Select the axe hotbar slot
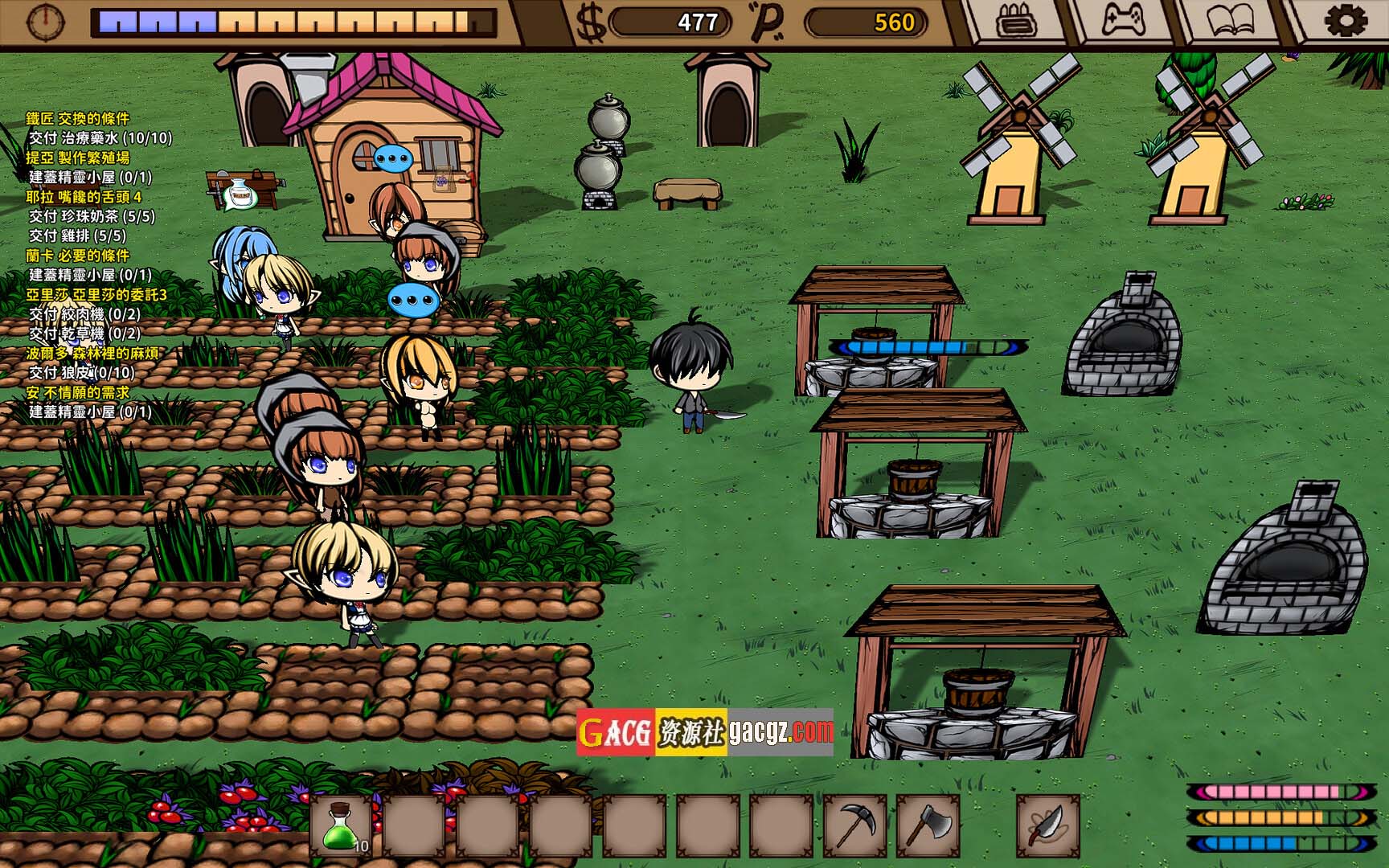Image resolution: width=1389 pixels, height=868 pixels. pos(928,825)
